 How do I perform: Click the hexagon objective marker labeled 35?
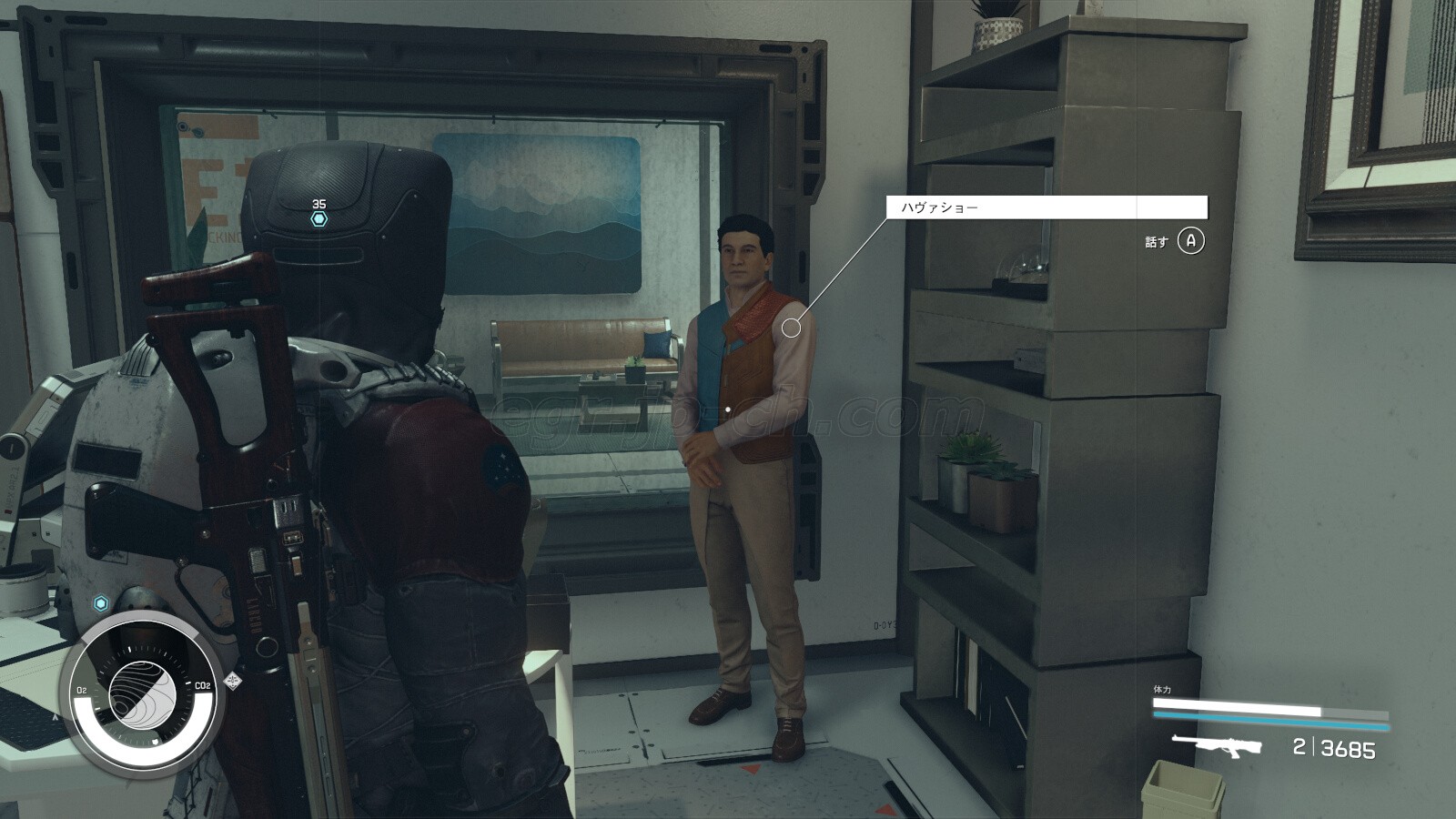point(318,219)
